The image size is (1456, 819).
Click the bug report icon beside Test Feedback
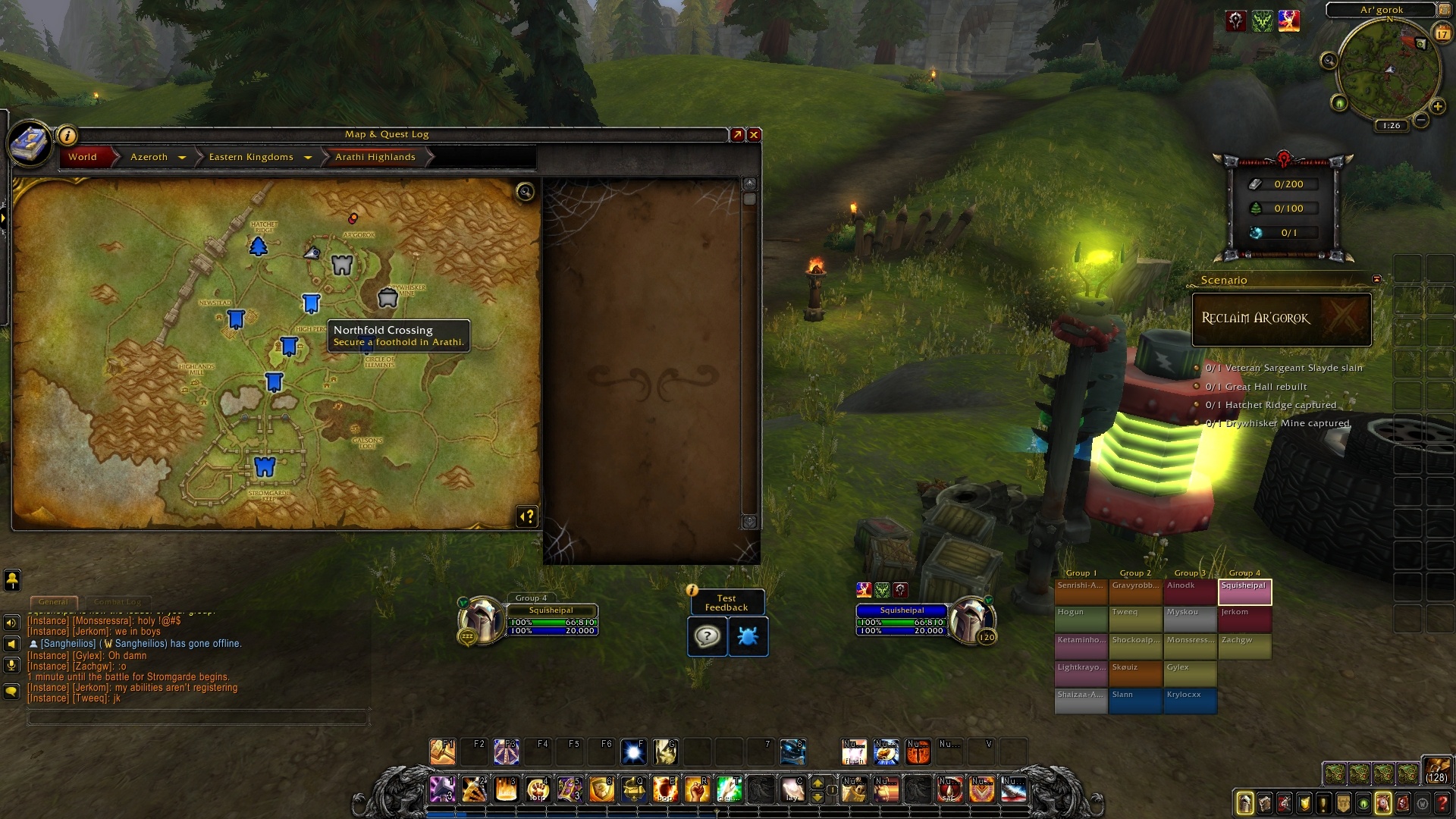pos(748,637)
